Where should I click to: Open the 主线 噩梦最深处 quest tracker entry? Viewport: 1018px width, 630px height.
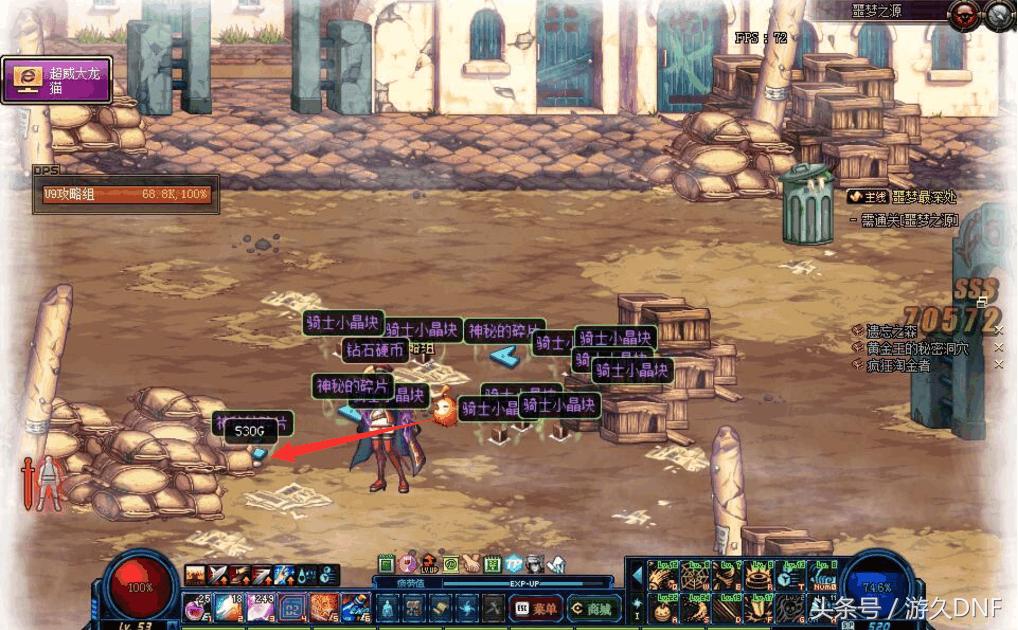906,198
